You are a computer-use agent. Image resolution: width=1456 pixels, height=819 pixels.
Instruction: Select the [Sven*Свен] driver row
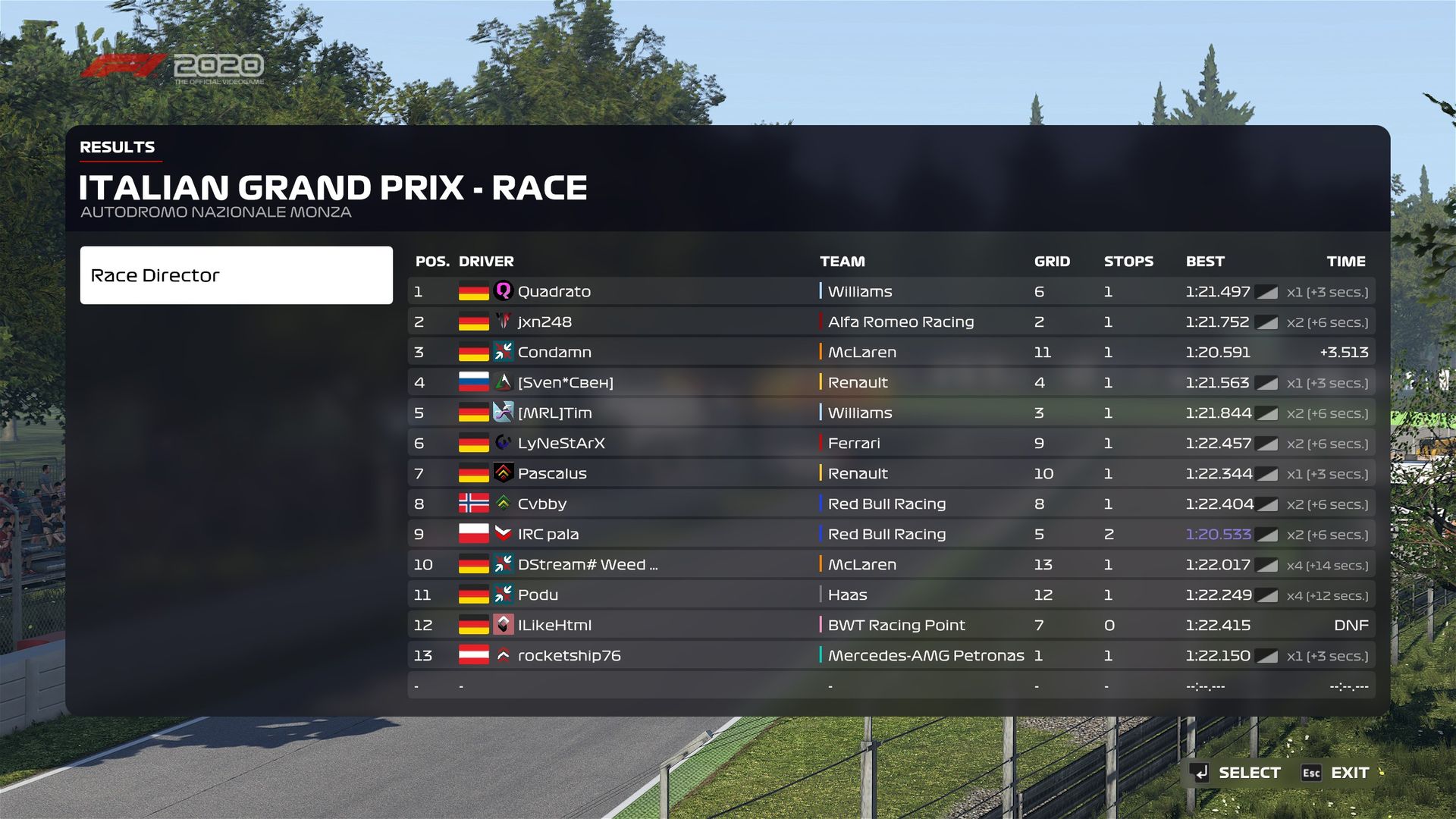891,382
